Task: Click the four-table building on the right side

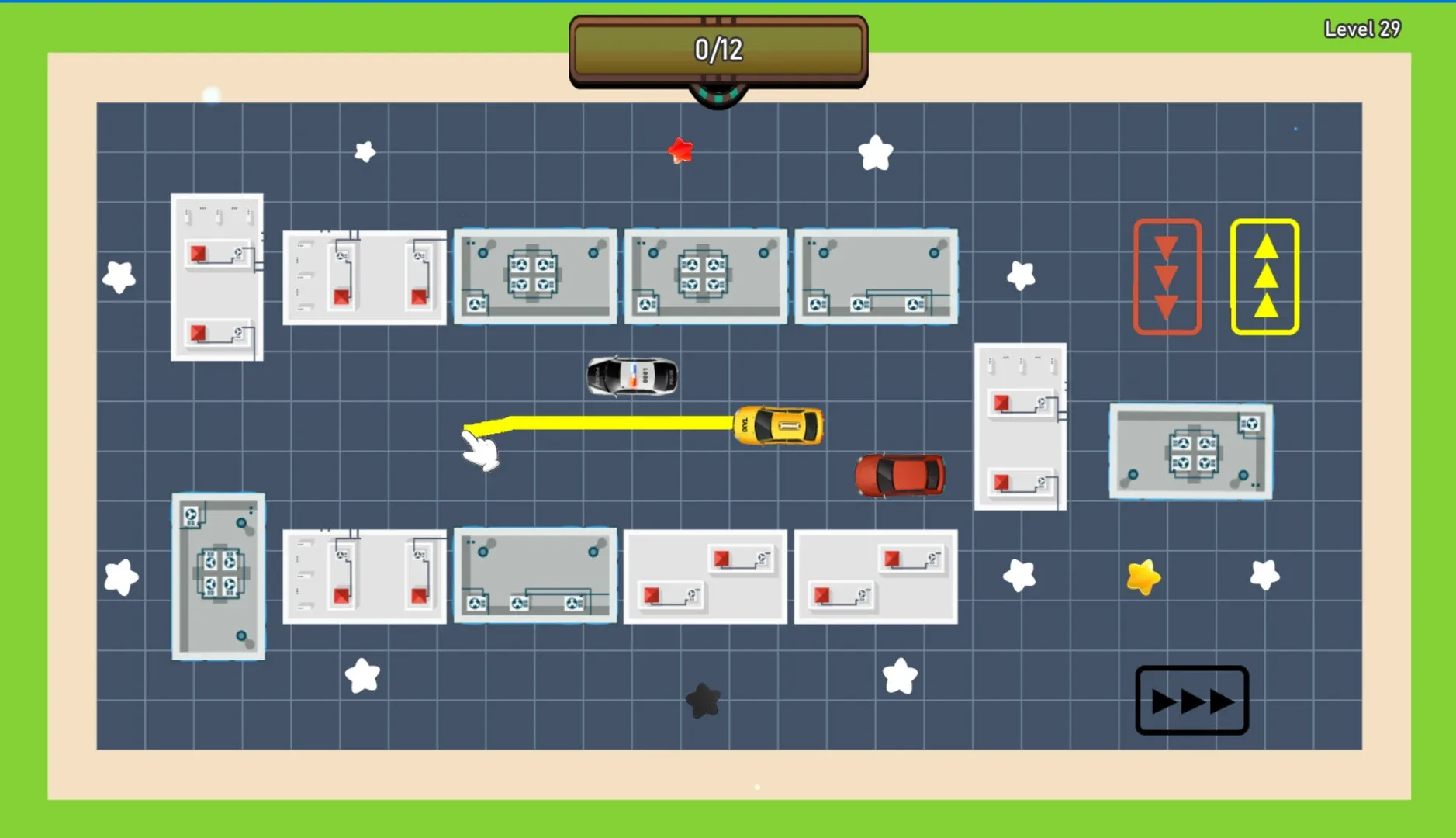Action: (x=1192, y=452)
